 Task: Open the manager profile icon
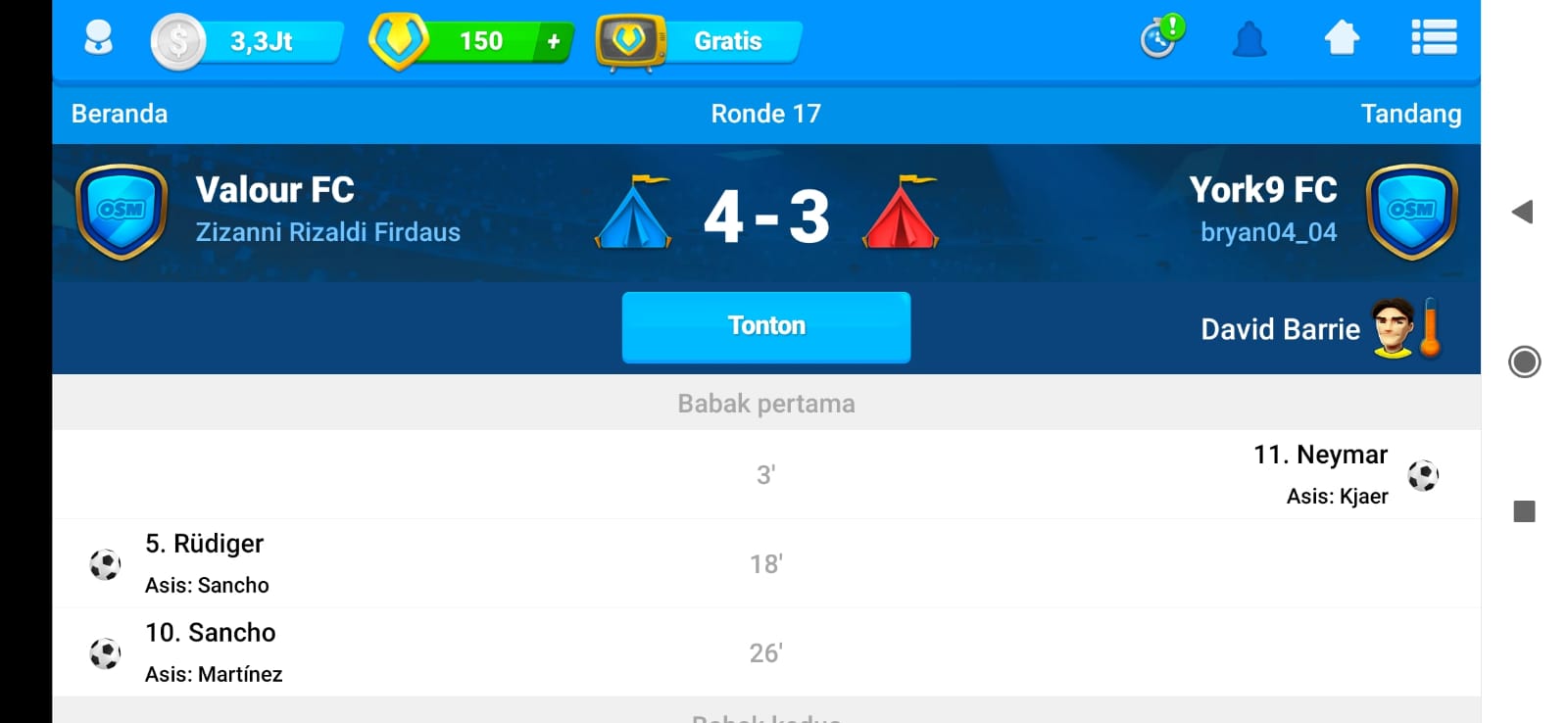(x=98, y=40)
